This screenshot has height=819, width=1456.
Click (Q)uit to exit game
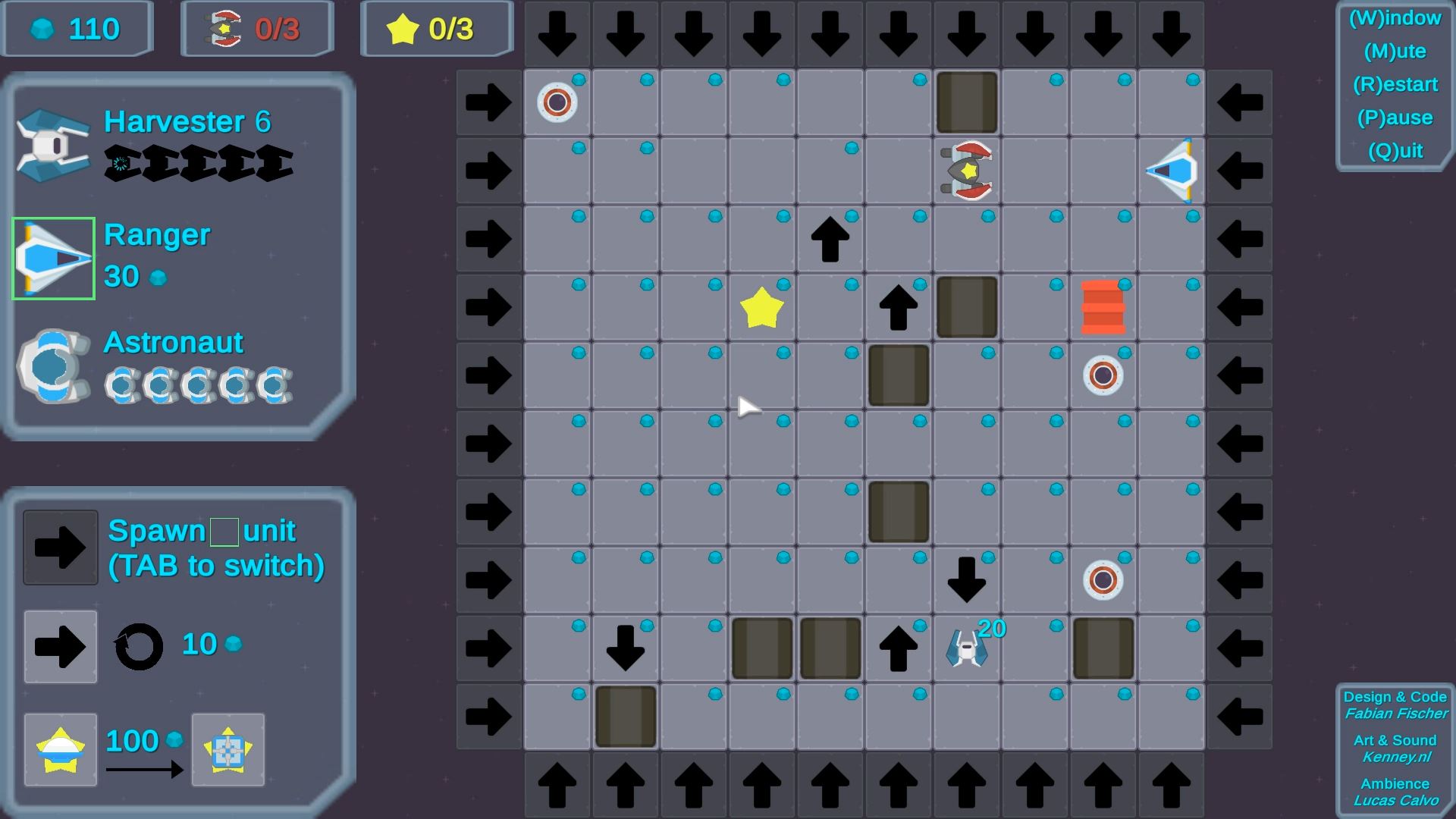click(1395, 151)
